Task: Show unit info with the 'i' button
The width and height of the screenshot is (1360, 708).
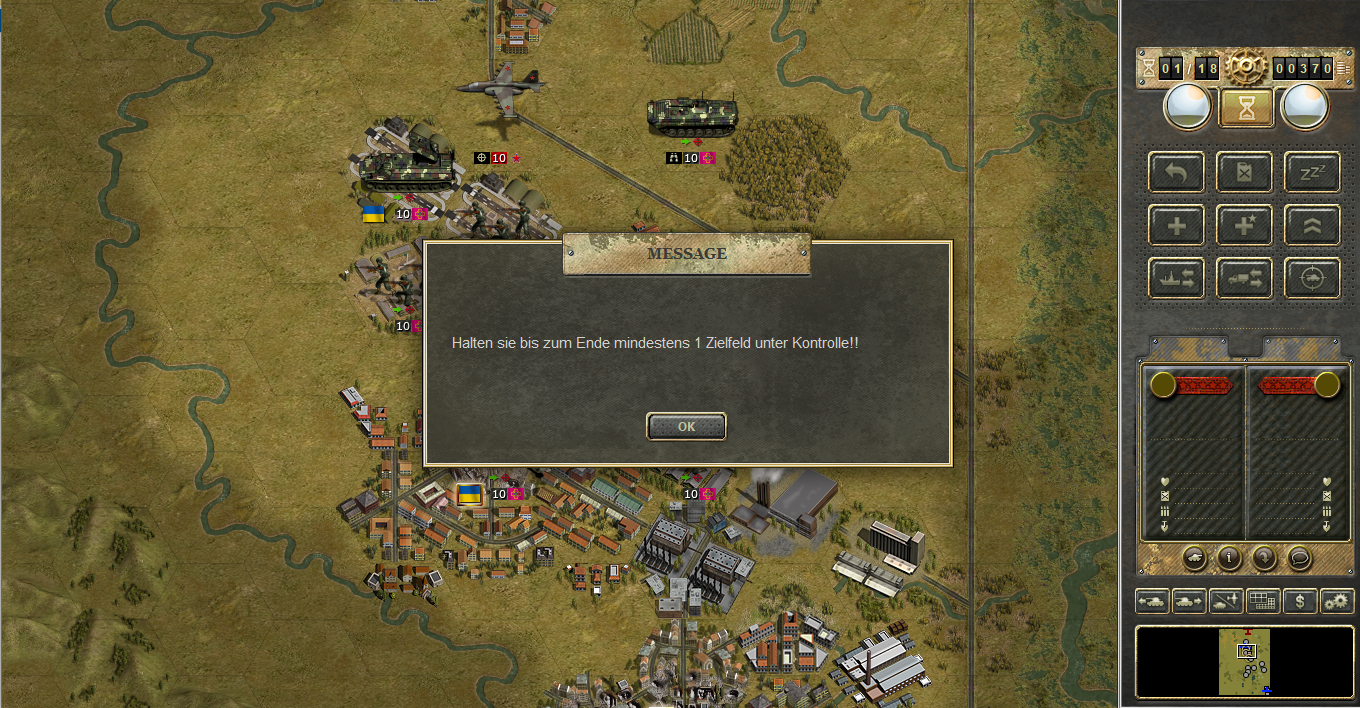Action: point(1229,558)
